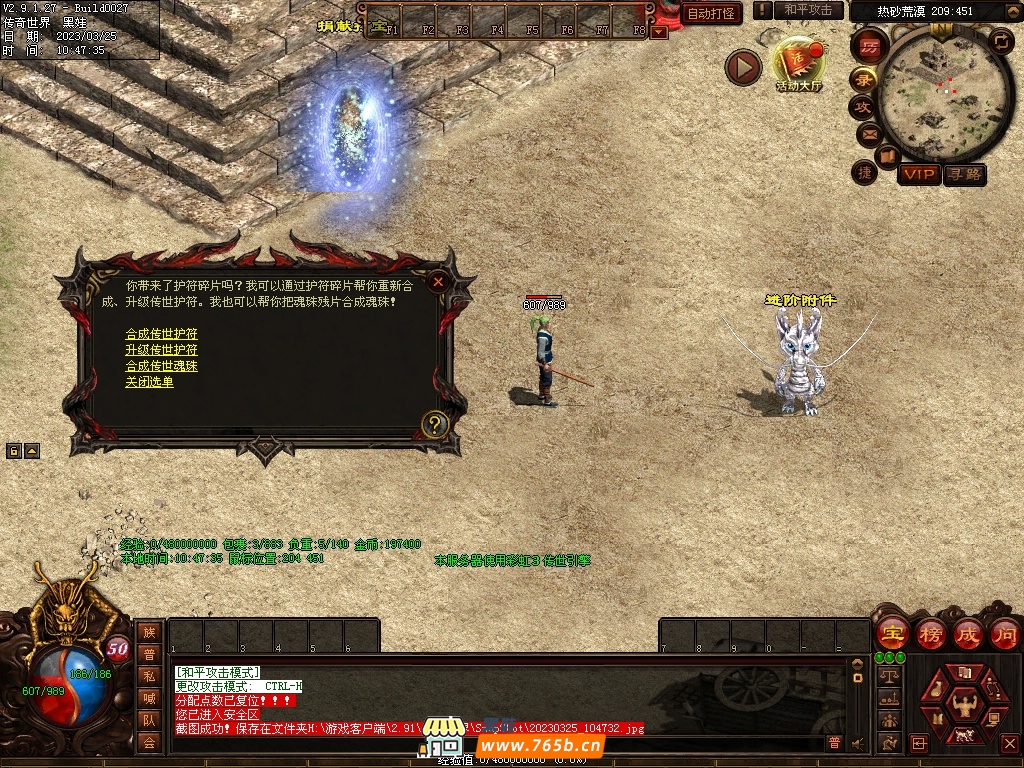Change the 和平攻击 attack mode
This screenshot has width=1024, height=768.
808,10
